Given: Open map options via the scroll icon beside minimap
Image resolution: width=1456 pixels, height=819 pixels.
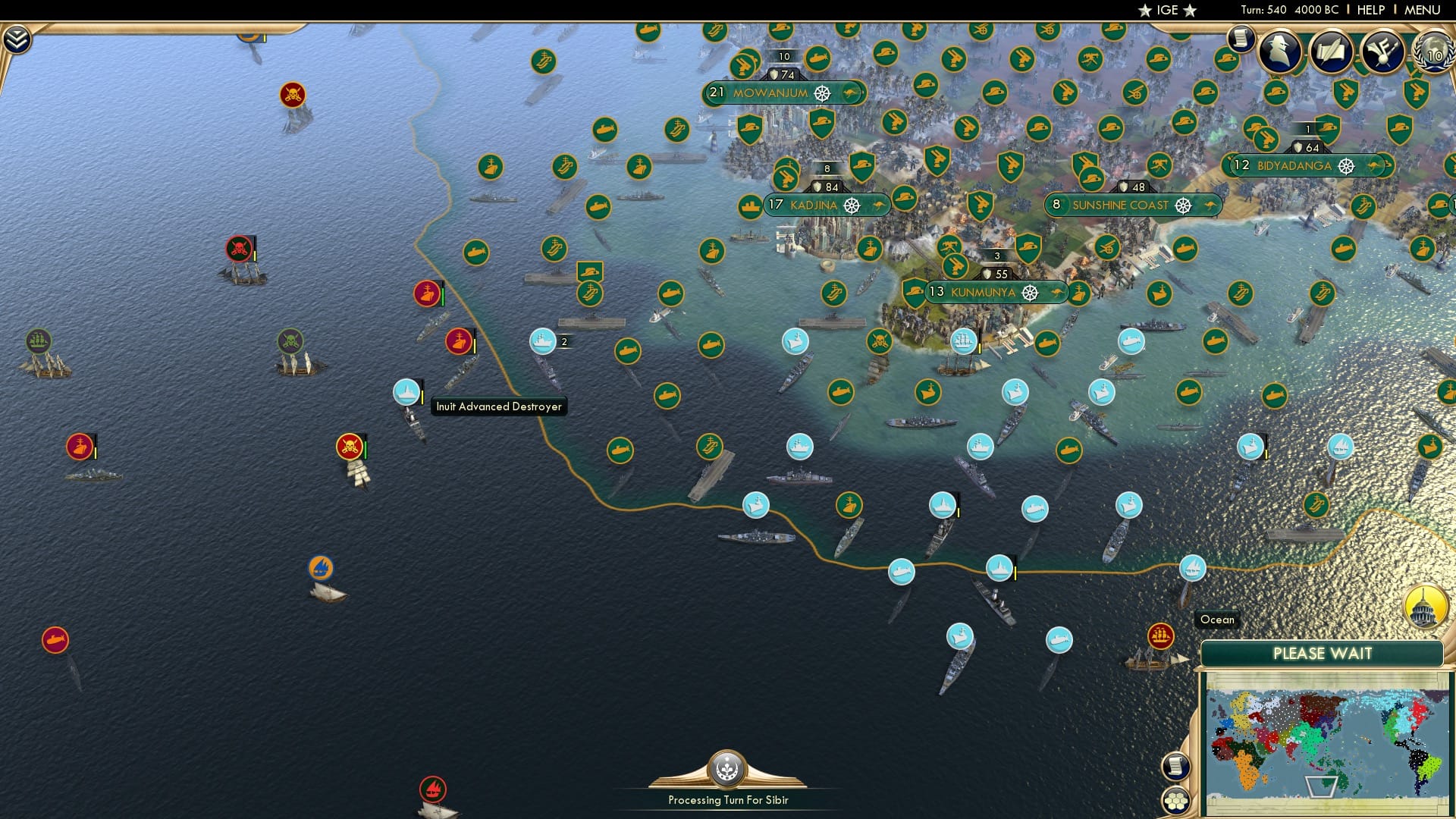Looking at the screenshot, I should coord(1176,767).
